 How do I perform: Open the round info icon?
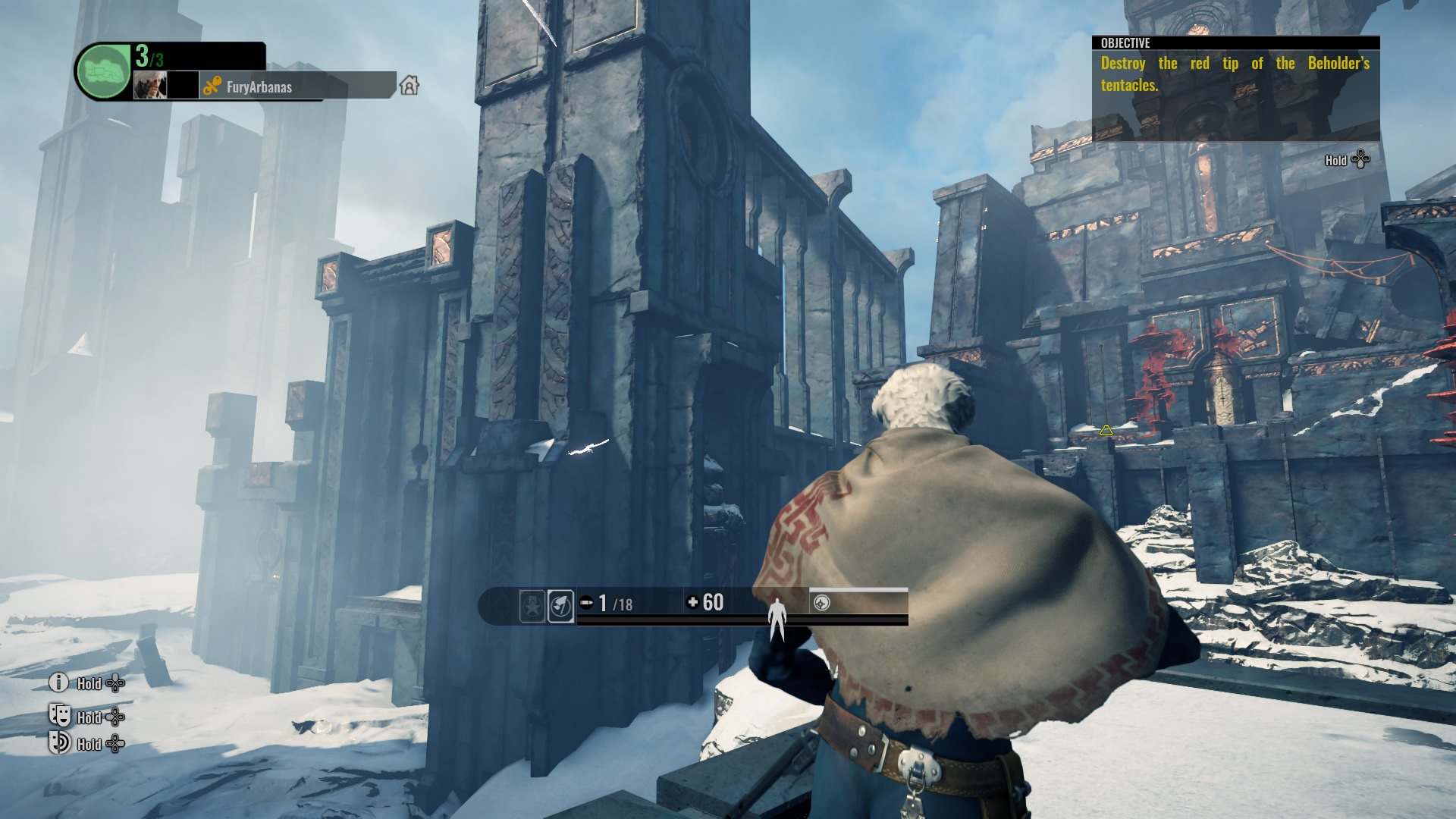(59, 682)
